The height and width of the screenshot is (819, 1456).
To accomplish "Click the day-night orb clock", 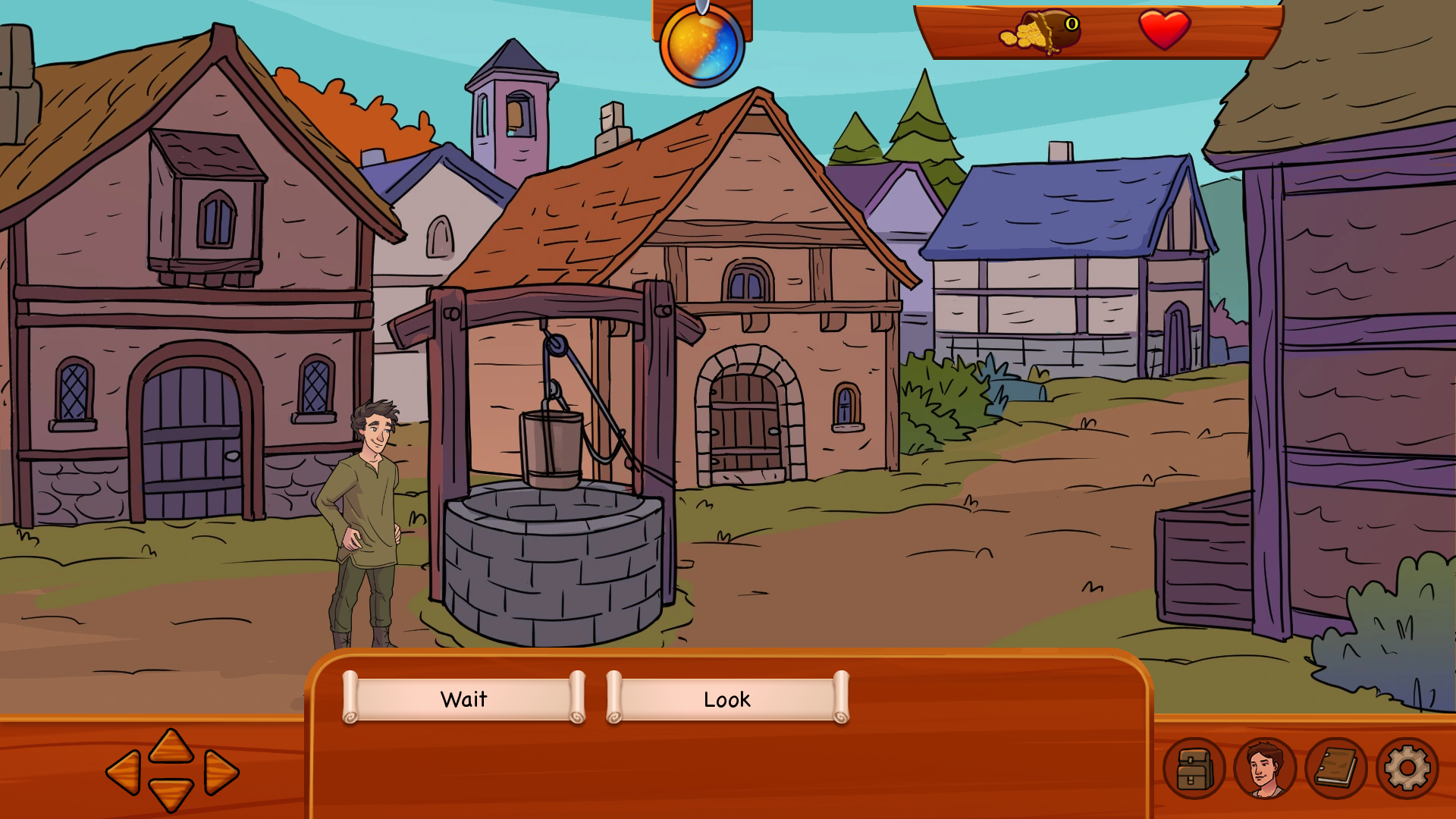I will click(702, 45).
